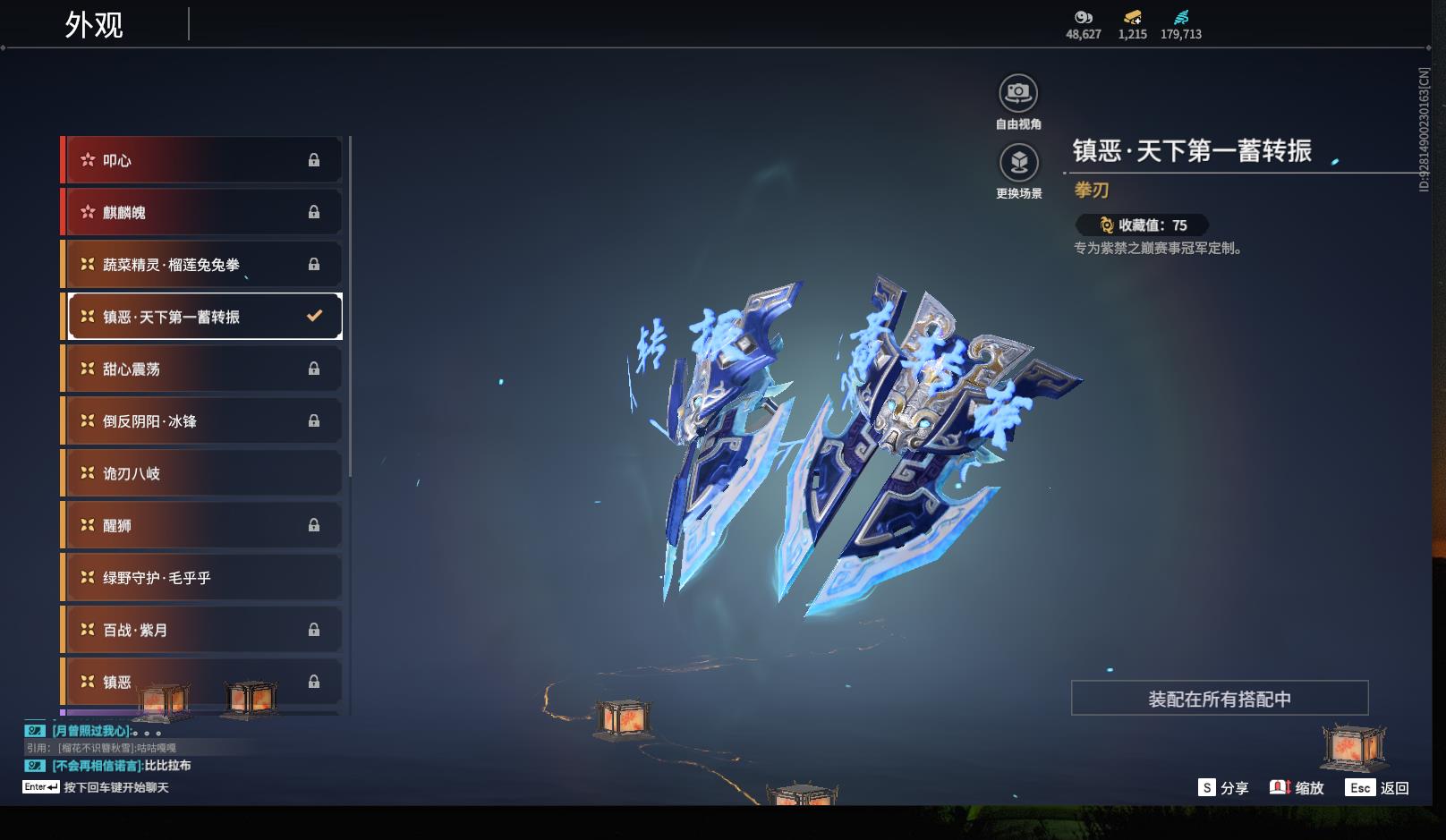Viewport: 1446px width, 840px height.
Task: Select 蔬菜精灵·榴莲兔兔拳 in the list
Action: tap(202, 265)
